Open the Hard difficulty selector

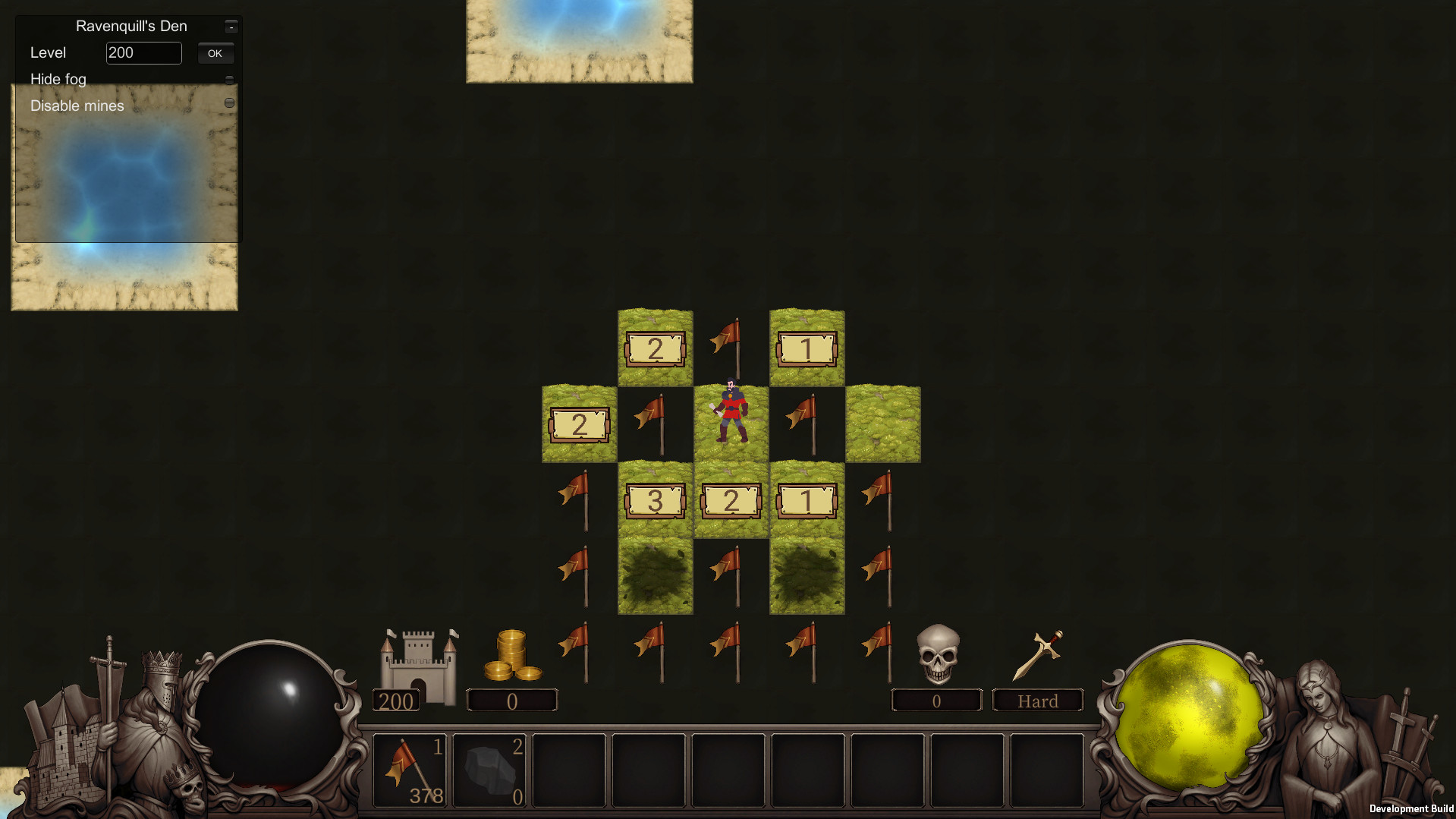click(1036, 700)
